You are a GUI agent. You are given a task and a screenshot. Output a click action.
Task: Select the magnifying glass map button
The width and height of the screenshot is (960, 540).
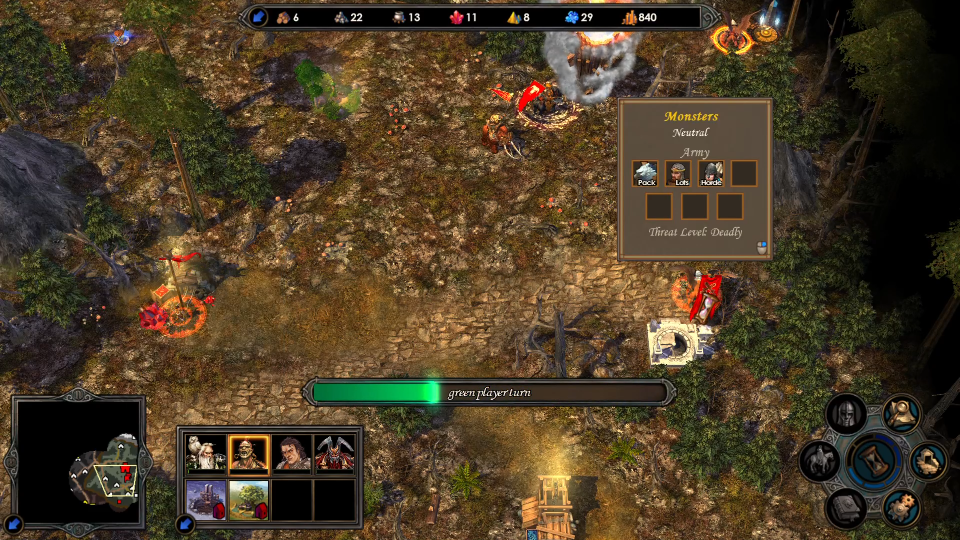[x=902, y=412]
